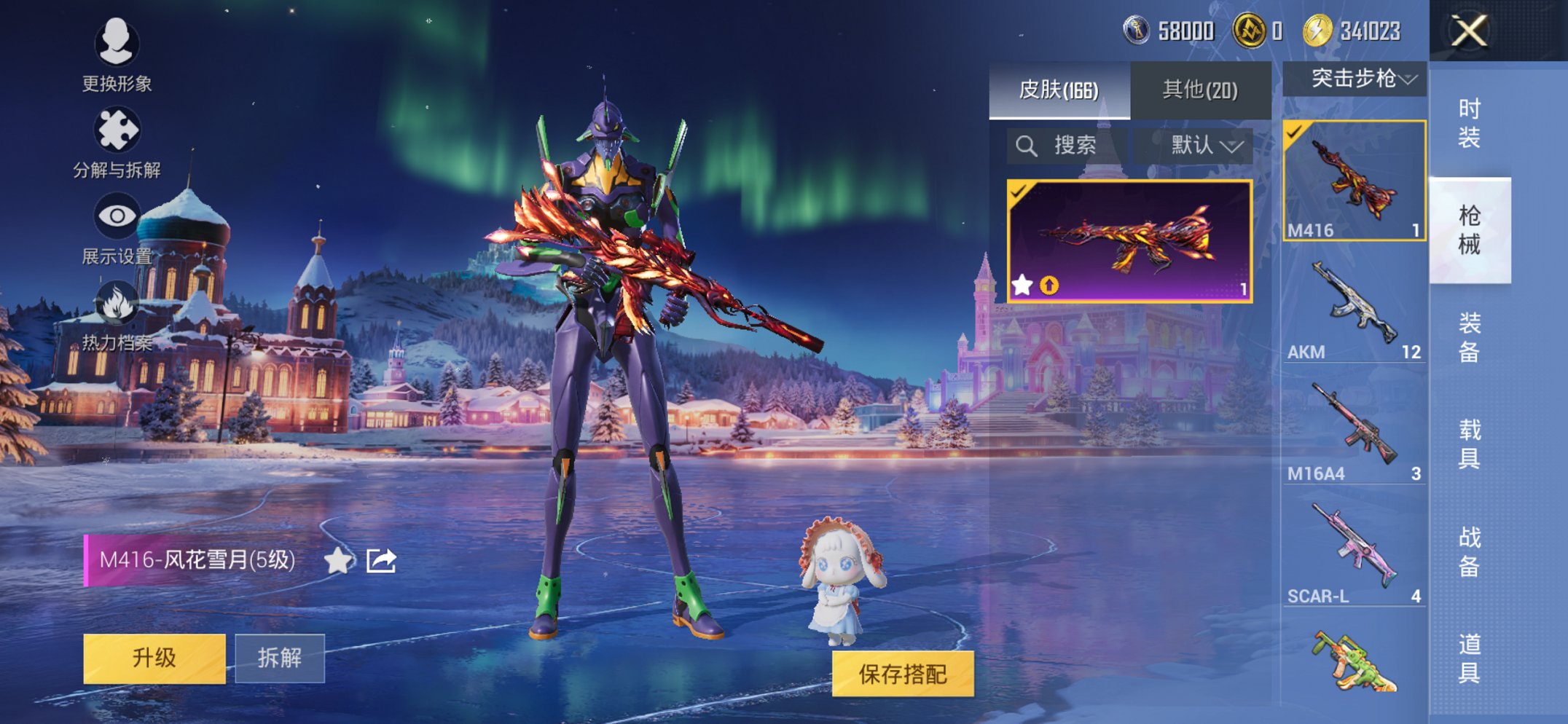This screenshot has width=1568, height=724.
Task: Click the 拆解 dismantle button
Action: click(279, 658)
